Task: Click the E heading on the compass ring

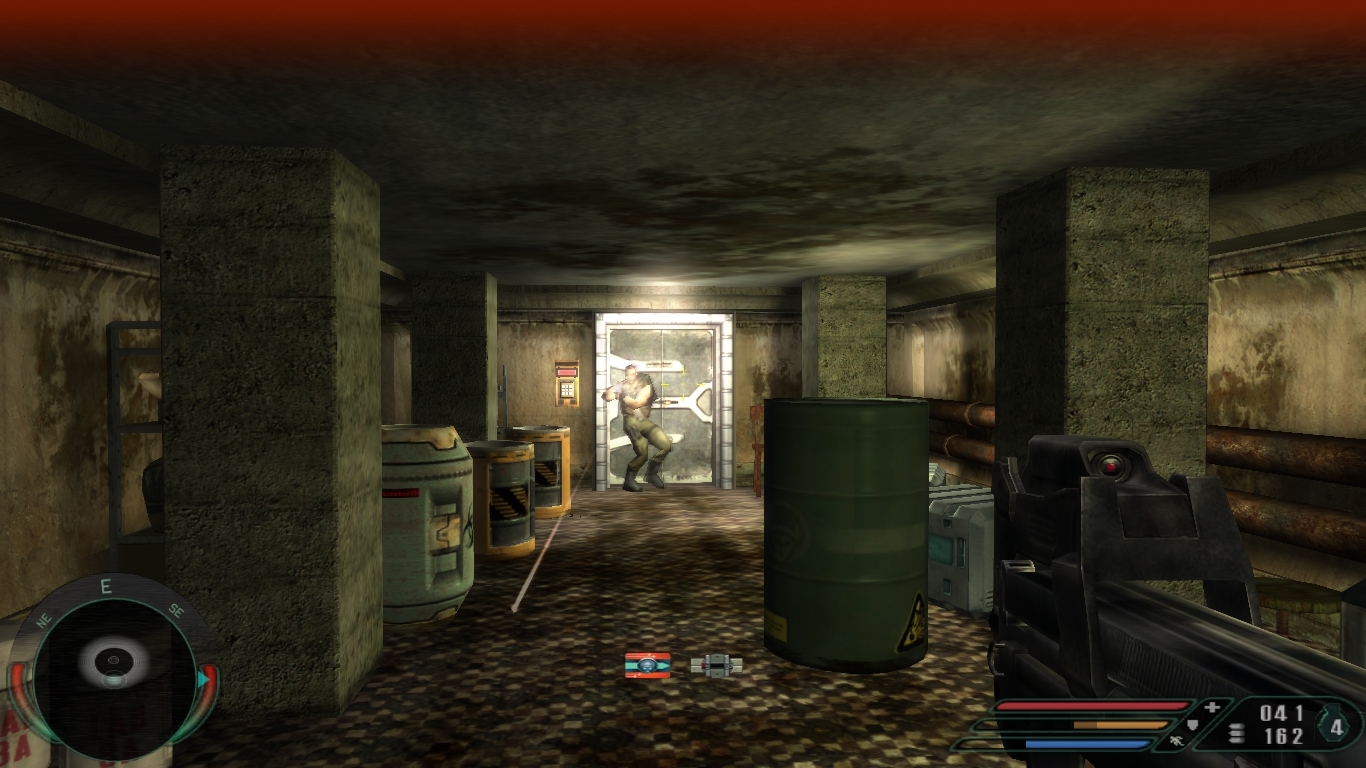Action: pyautogui.click(x=106, y=587)
